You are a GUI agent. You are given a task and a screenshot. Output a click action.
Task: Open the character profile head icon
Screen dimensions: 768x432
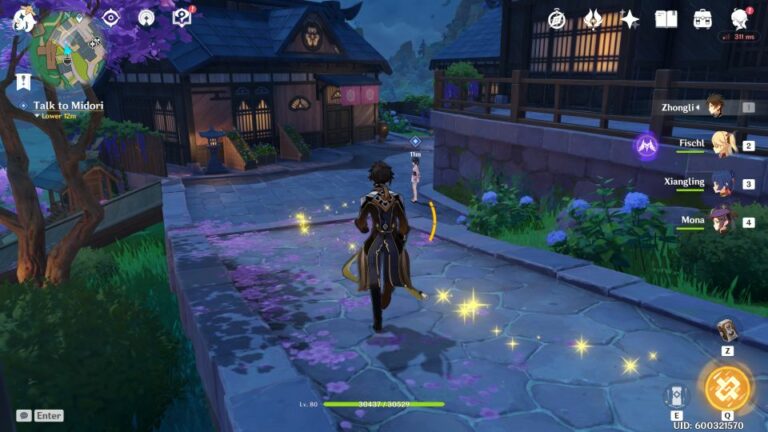point(740,18)
